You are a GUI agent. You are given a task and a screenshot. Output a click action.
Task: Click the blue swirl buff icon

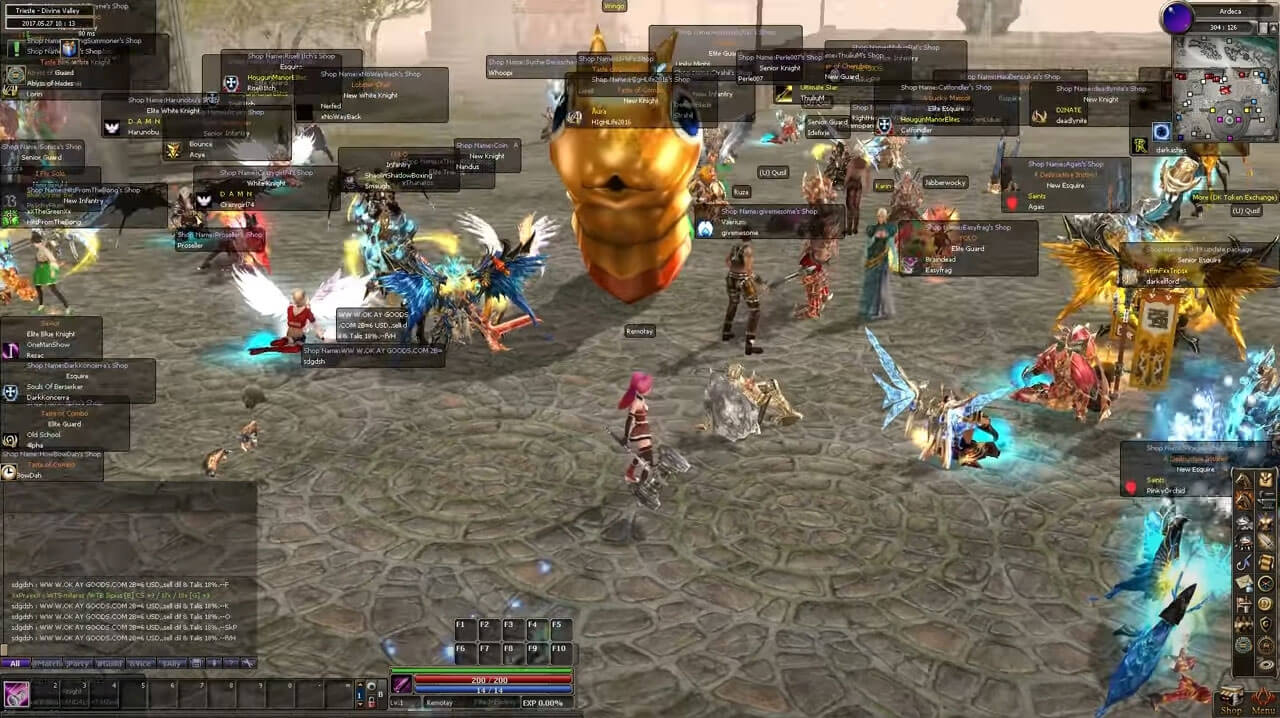[x=1161, y=132]
